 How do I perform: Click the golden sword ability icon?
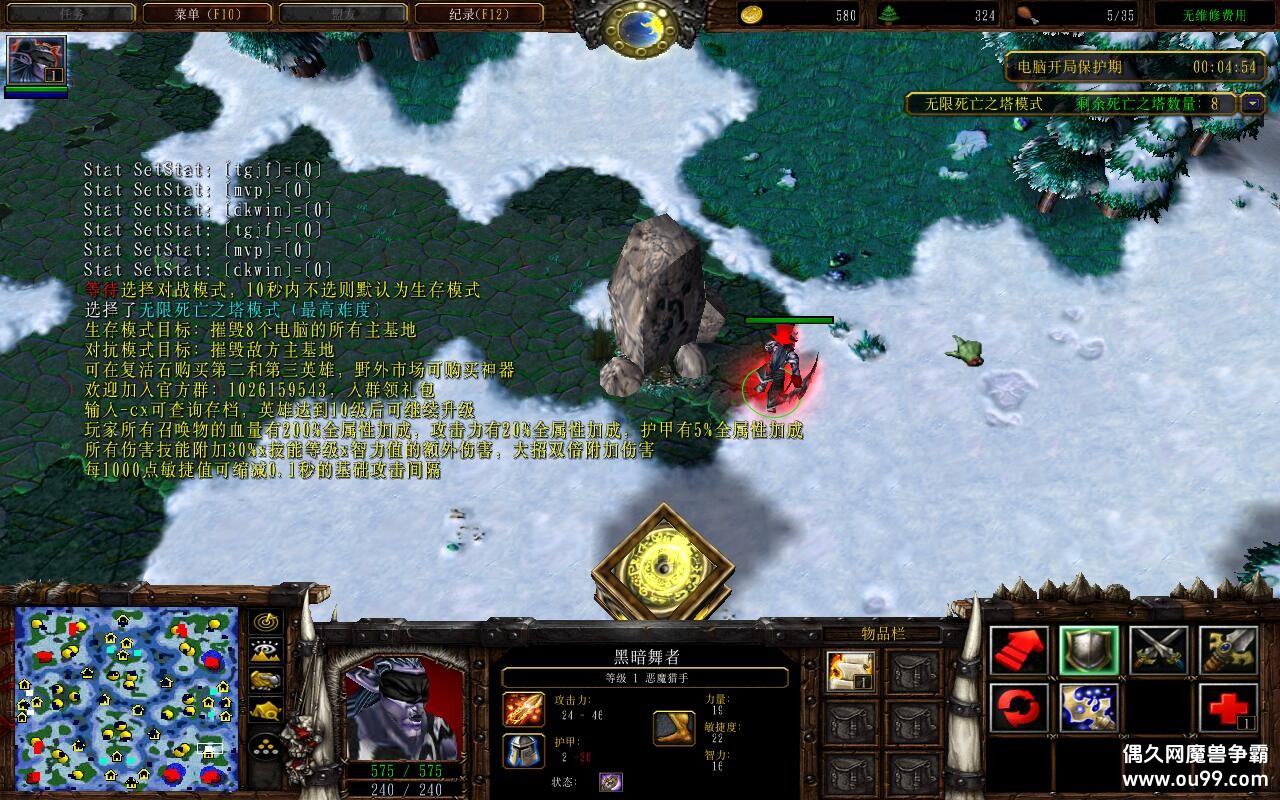click(x=1228, y=651)
